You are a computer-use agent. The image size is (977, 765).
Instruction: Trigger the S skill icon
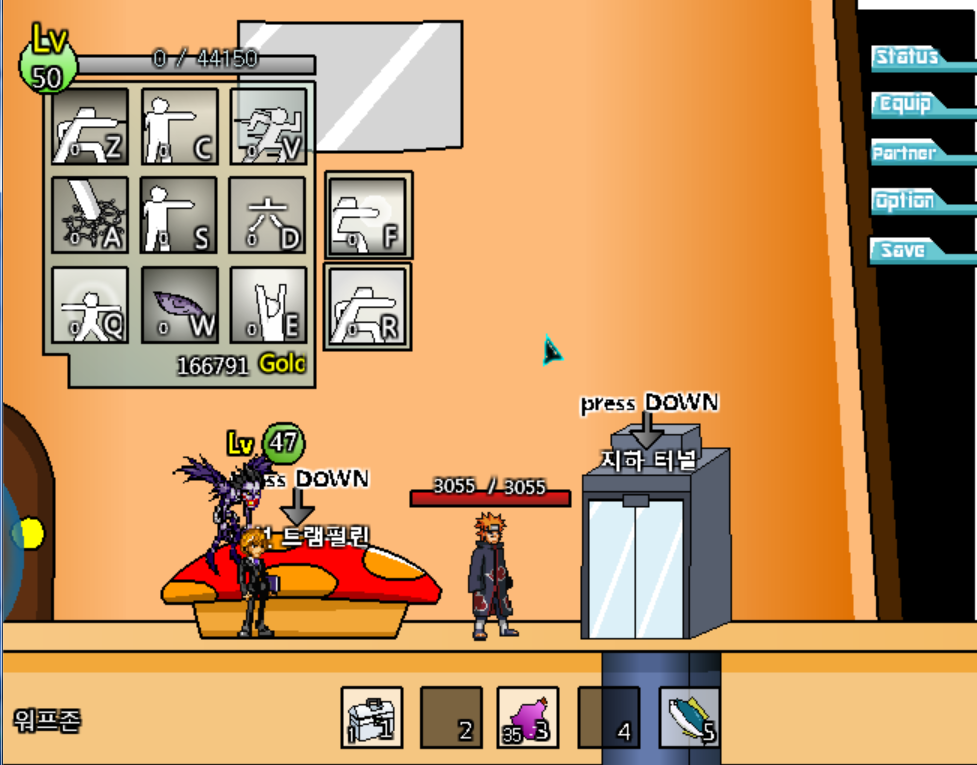point(179,215)
